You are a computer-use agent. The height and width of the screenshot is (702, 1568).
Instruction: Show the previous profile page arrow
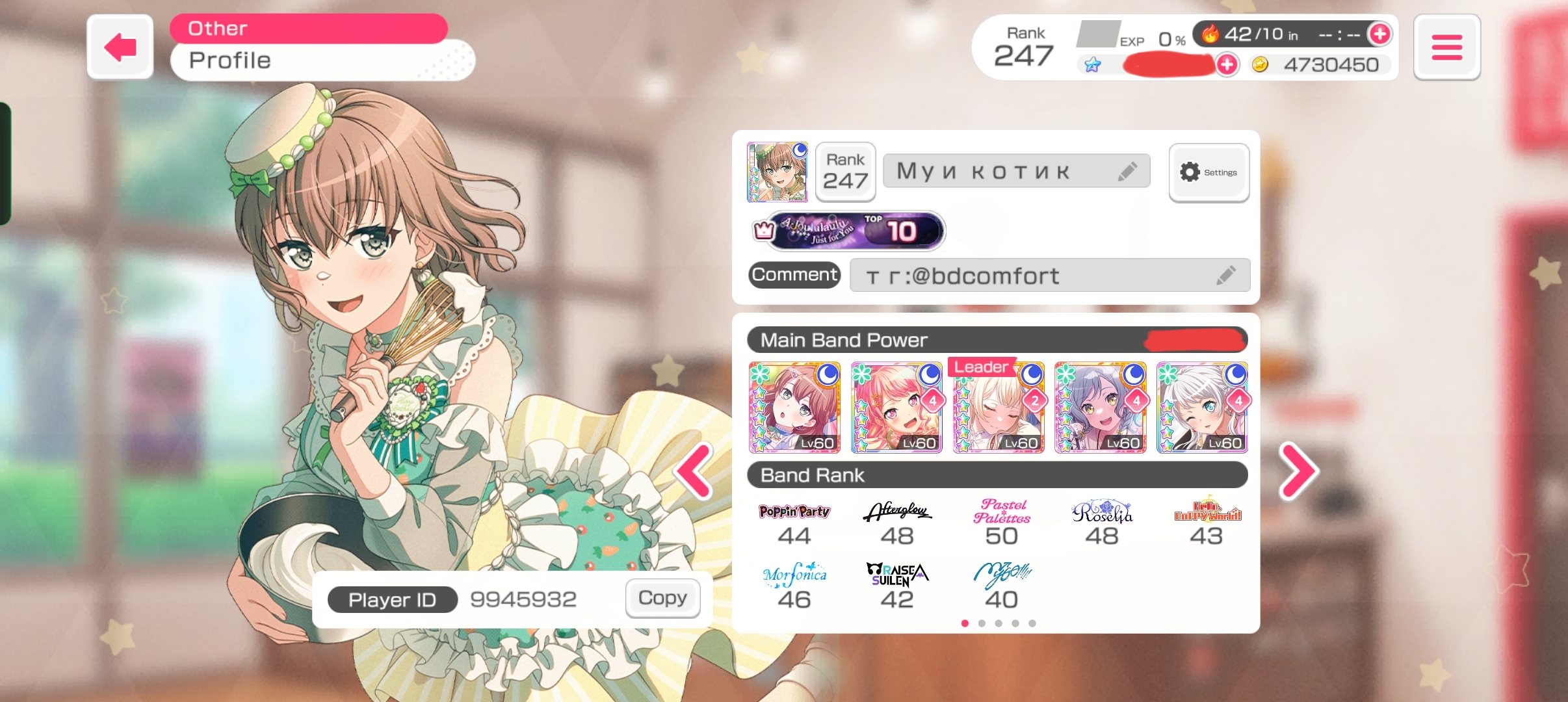click(694, 471)
